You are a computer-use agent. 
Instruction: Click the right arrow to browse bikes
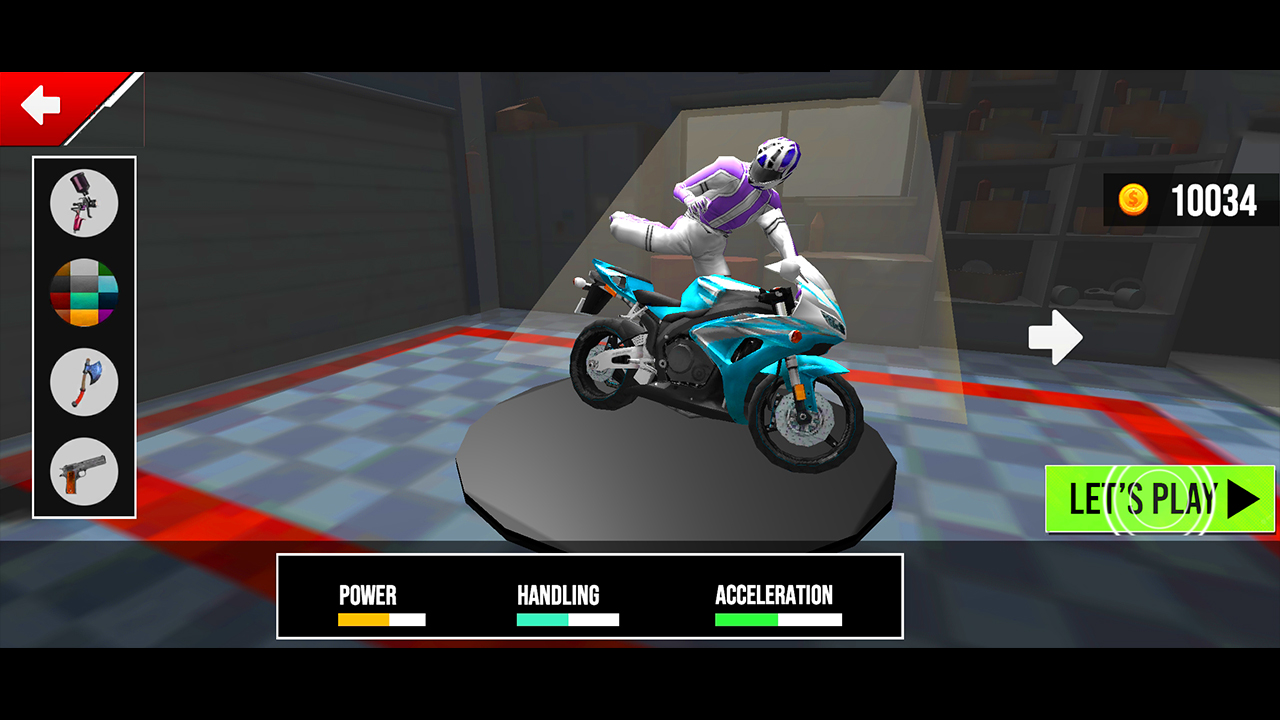coord(1056,337)
